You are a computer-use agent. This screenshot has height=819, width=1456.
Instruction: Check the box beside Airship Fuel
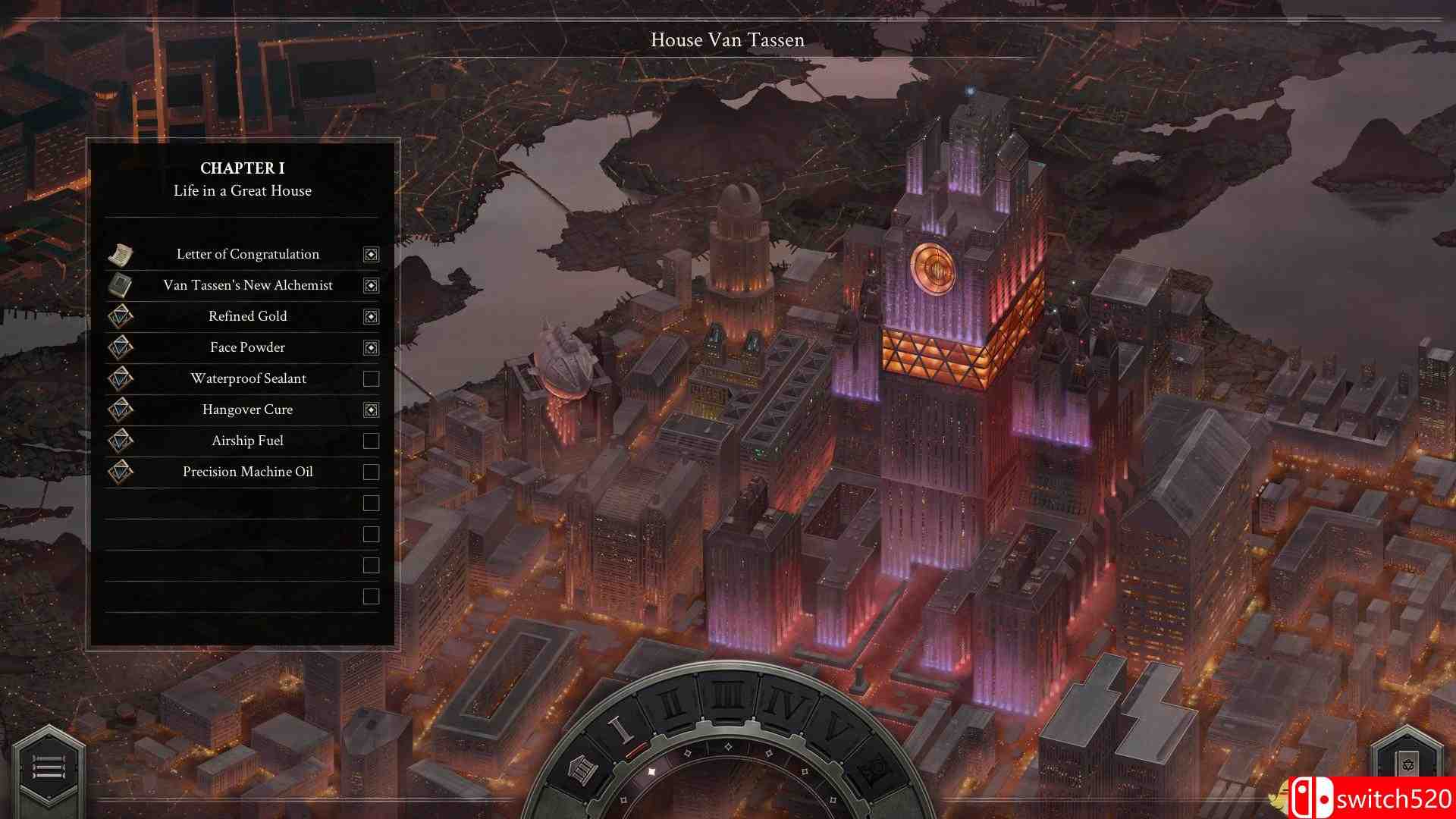tap(371, 441)
